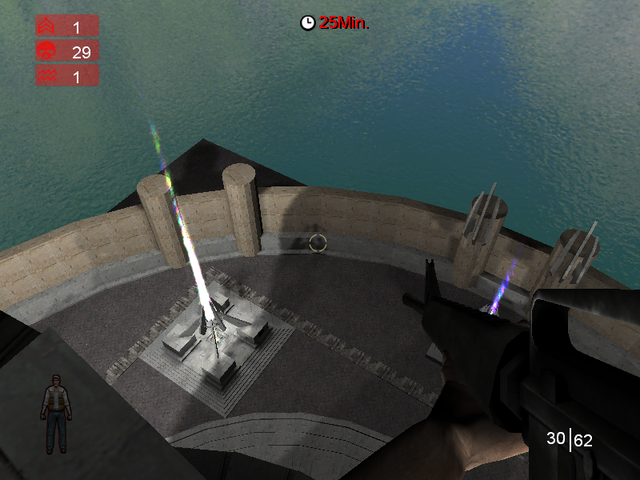Click the red helmet counter icon

[46, 51]
